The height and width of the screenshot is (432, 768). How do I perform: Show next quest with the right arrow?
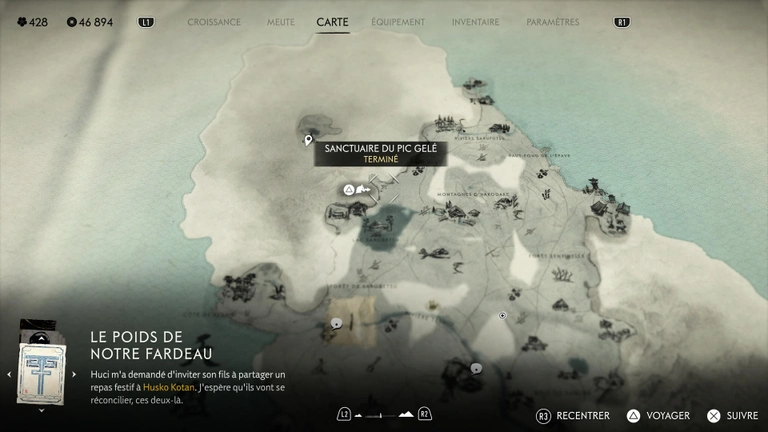pyautogui.click(x=74, y=374)
